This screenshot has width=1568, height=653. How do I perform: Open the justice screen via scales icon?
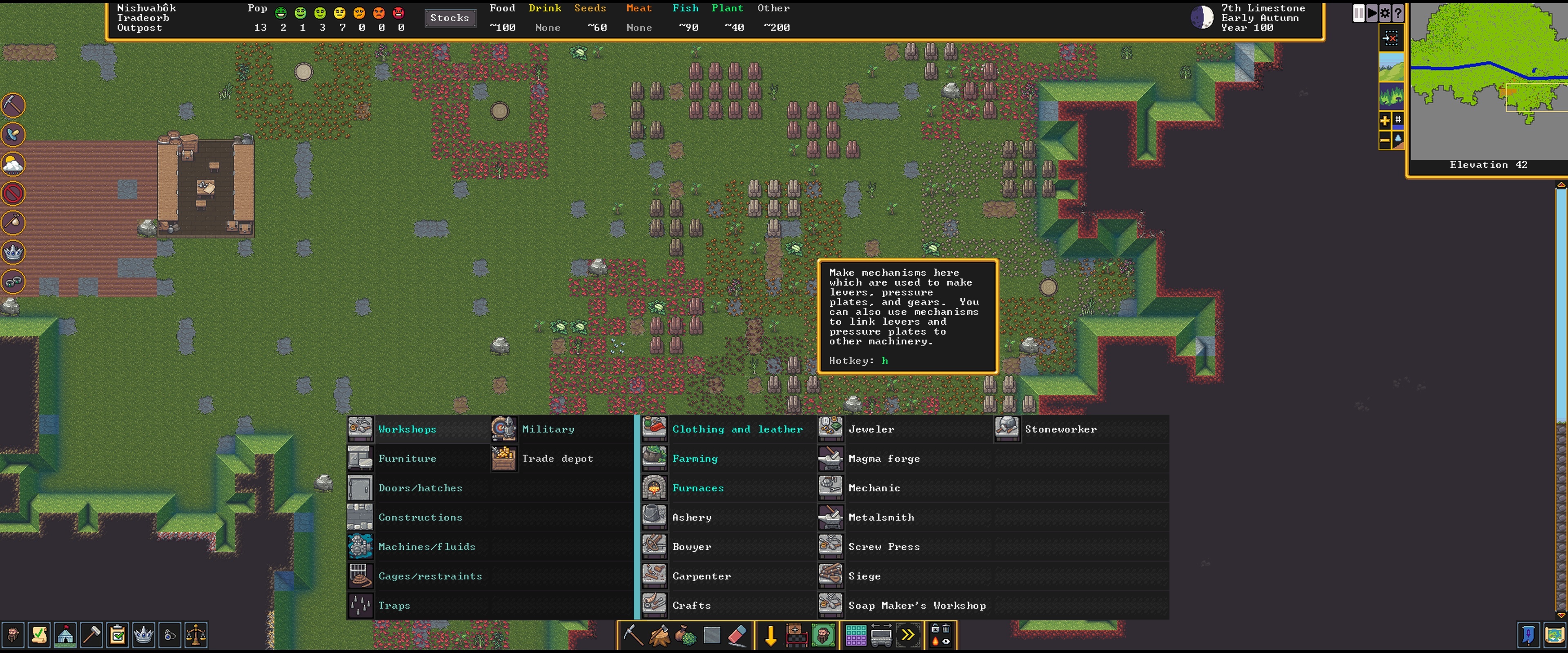tap(196, 635)
